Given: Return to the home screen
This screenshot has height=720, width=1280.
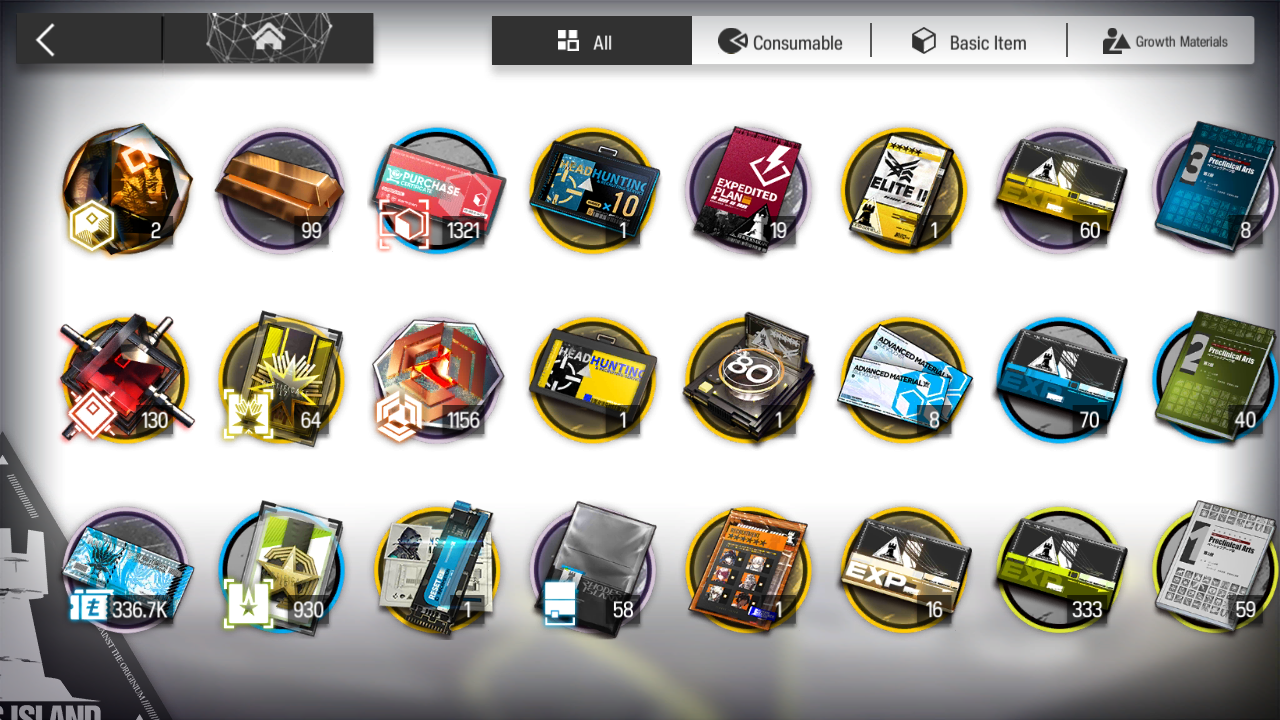Looking at the screenshot, I should [x=267, y=39].
